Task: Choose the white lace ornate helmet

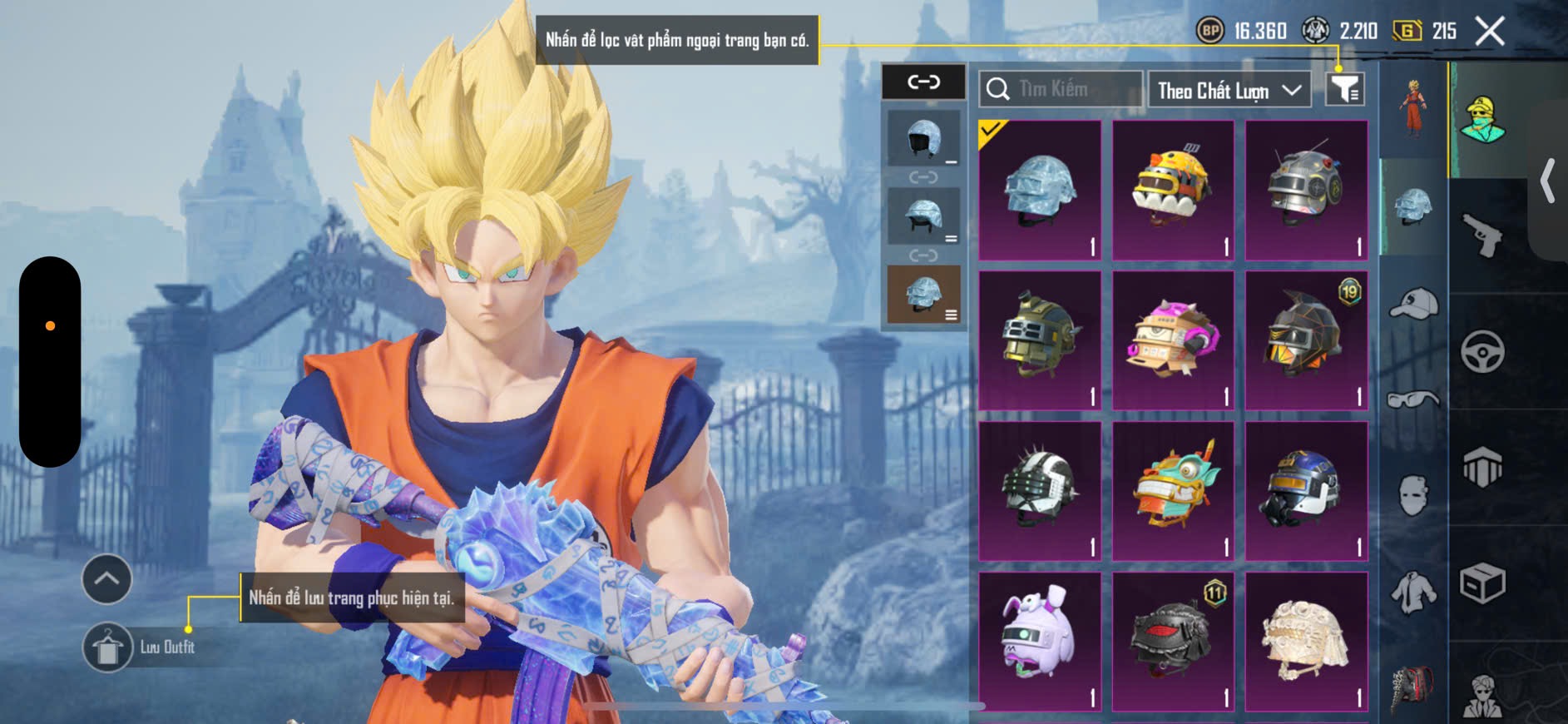Action: (x=1306, y=641)
